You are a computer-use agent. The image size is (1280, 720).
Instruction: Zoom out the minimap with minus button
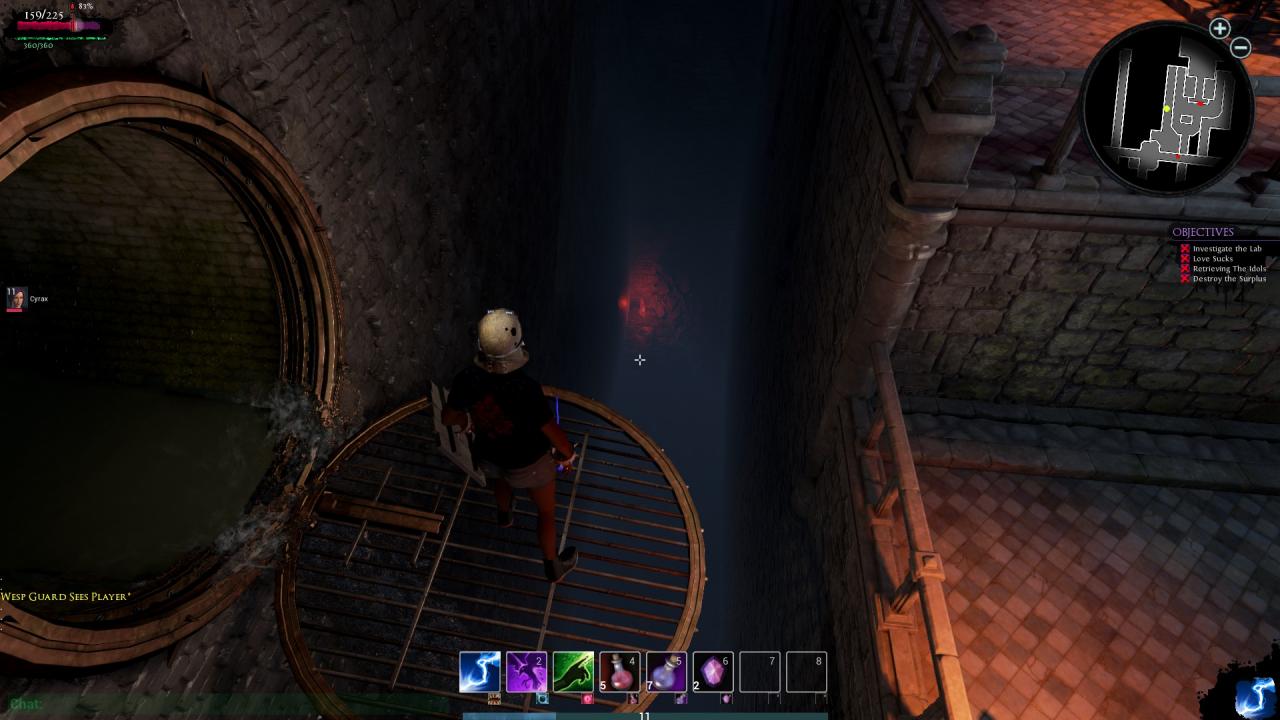coord(1241,47)
